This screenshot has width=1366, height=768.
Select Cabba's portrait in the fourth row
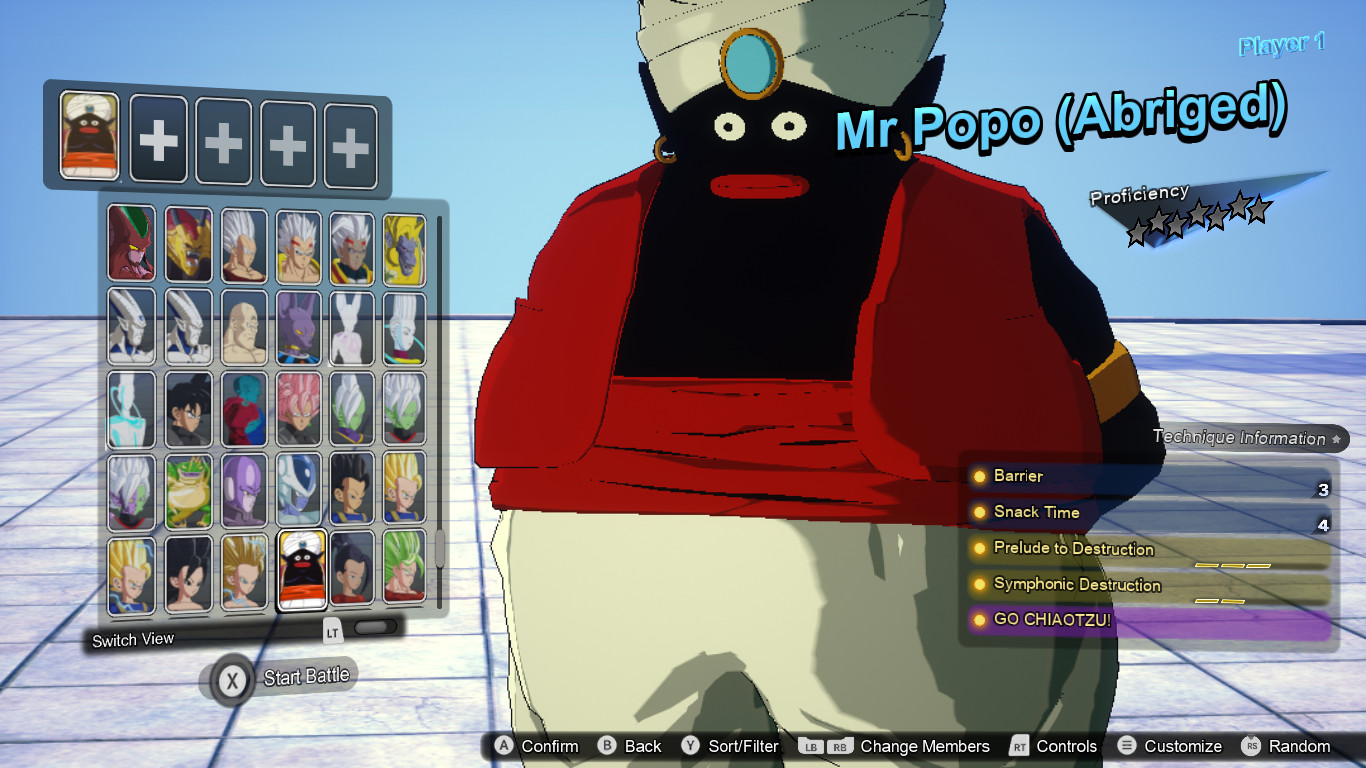point(350,490)
